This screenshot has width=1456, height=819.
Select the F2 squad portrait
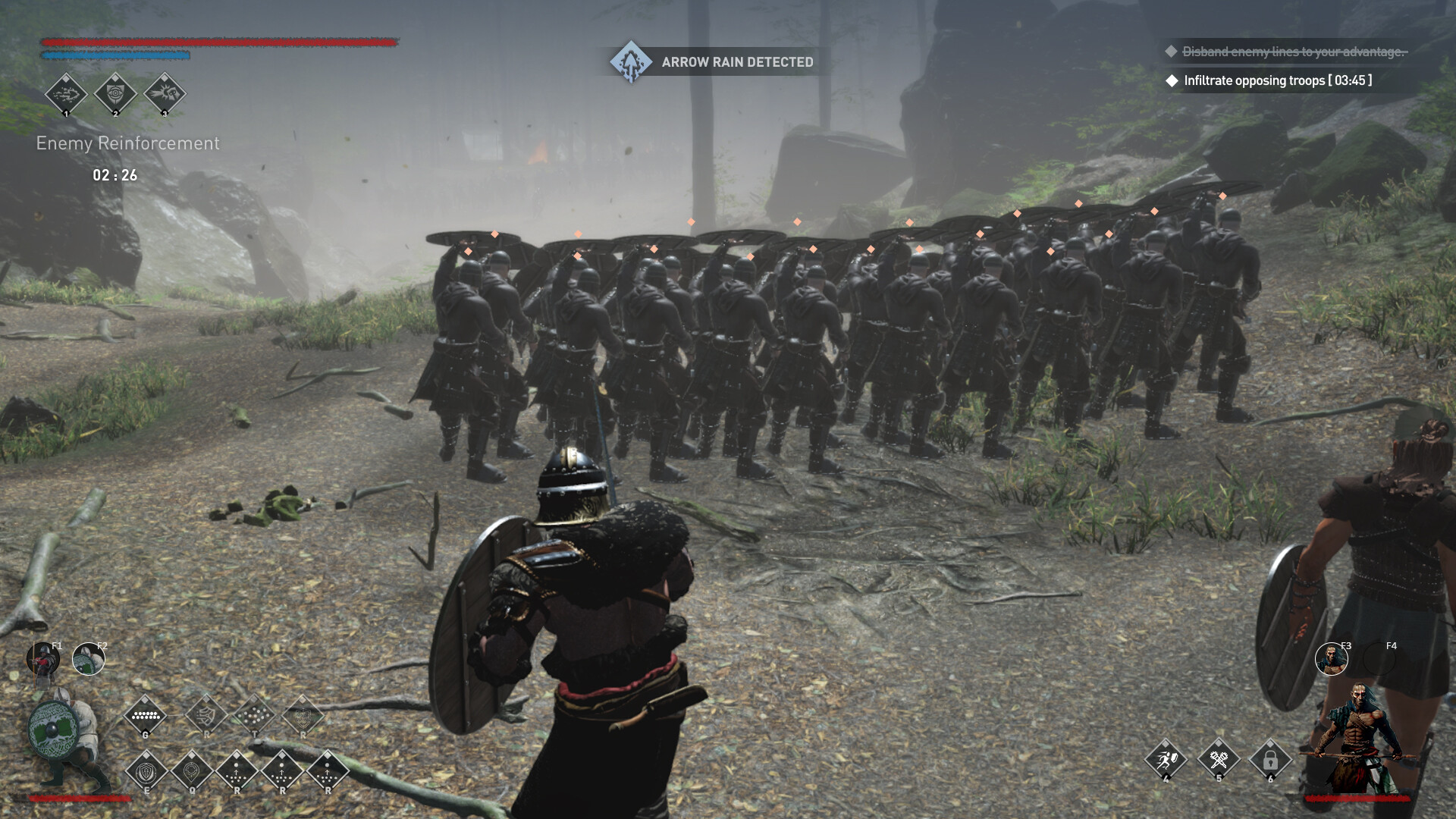pos(89,660)
